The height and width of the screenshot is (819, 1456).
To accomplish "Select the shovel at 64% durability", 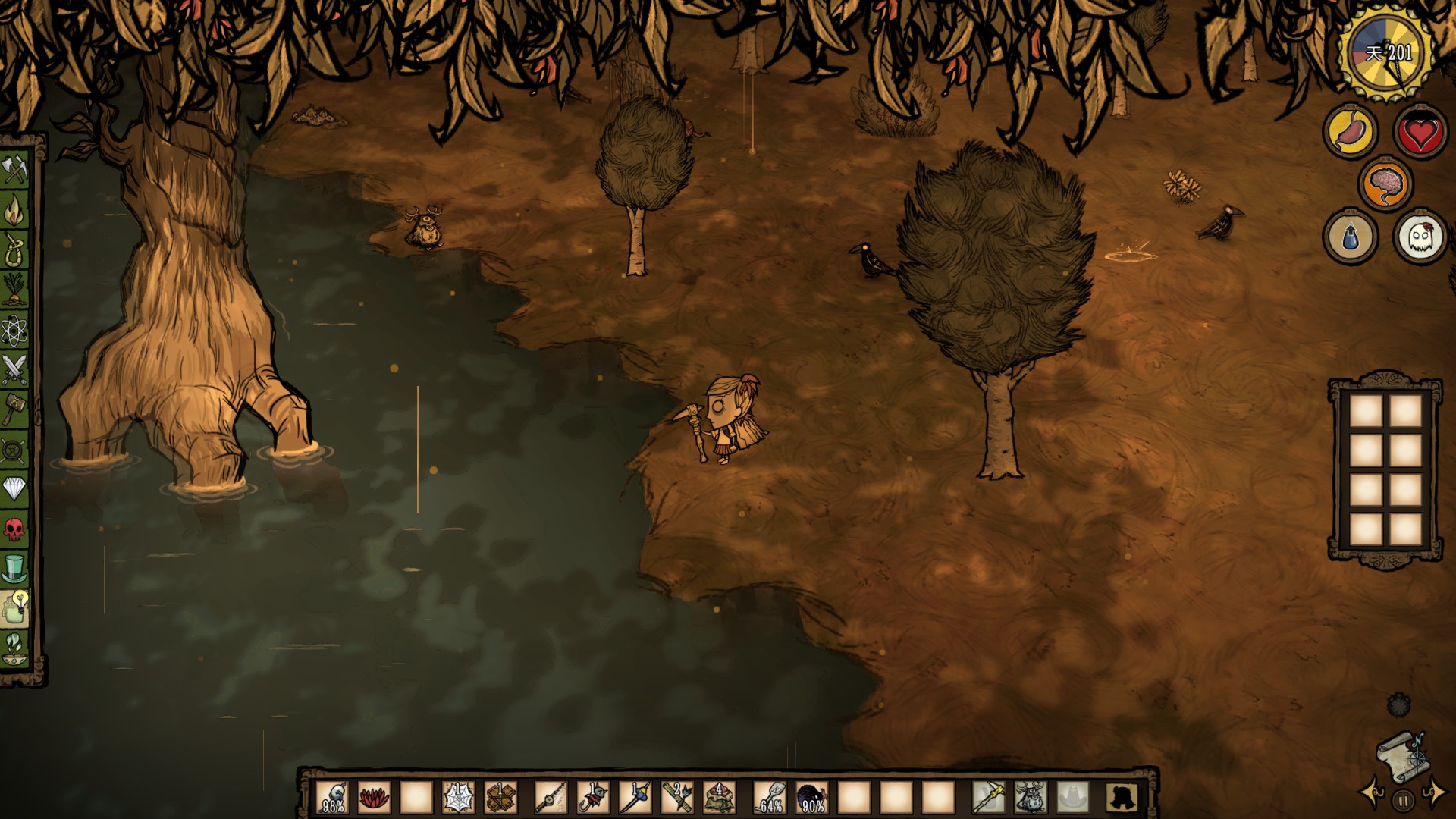I will 770,798.
